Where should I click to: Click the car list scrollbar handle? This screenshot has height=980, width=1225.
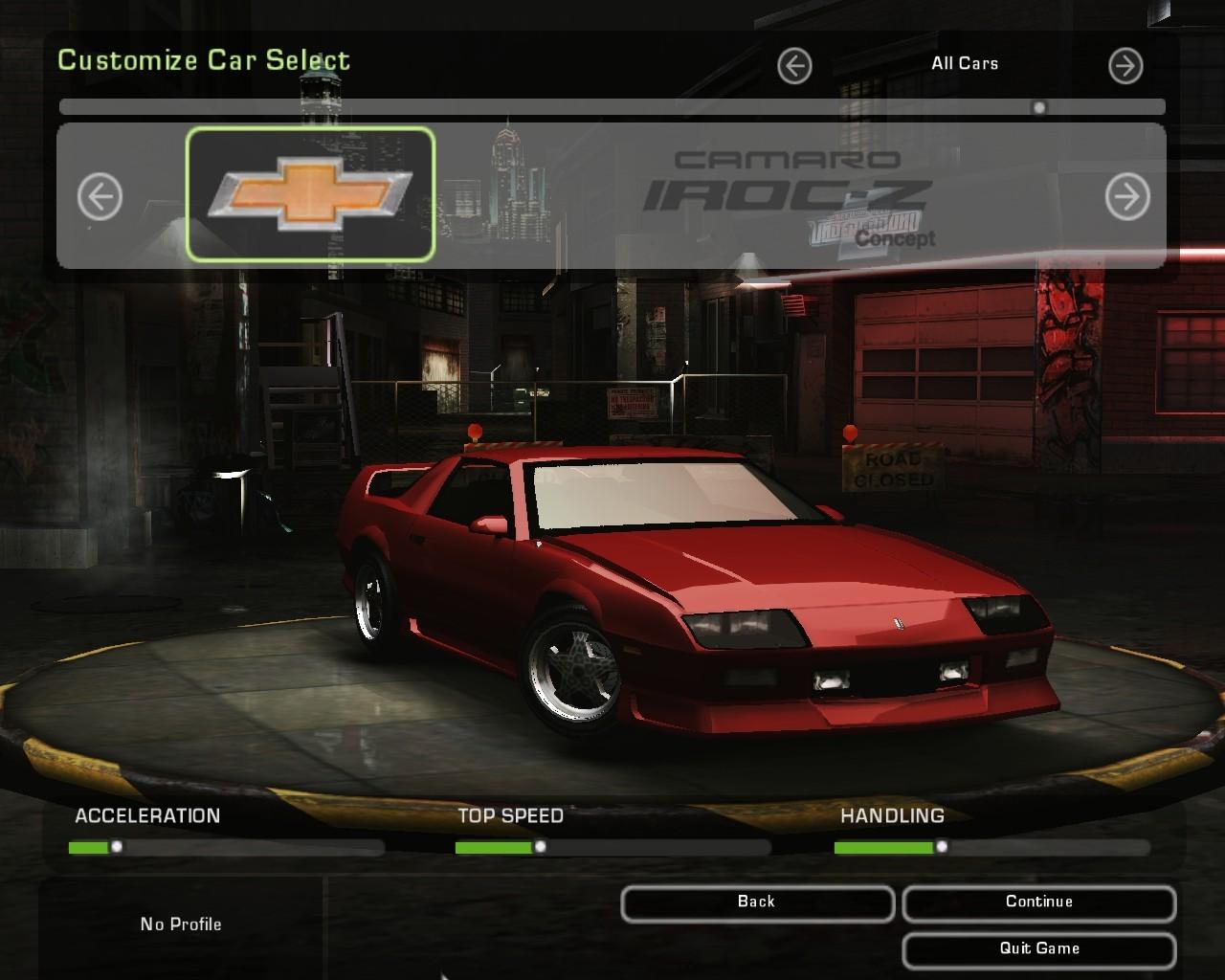(x=1039, y=107)
